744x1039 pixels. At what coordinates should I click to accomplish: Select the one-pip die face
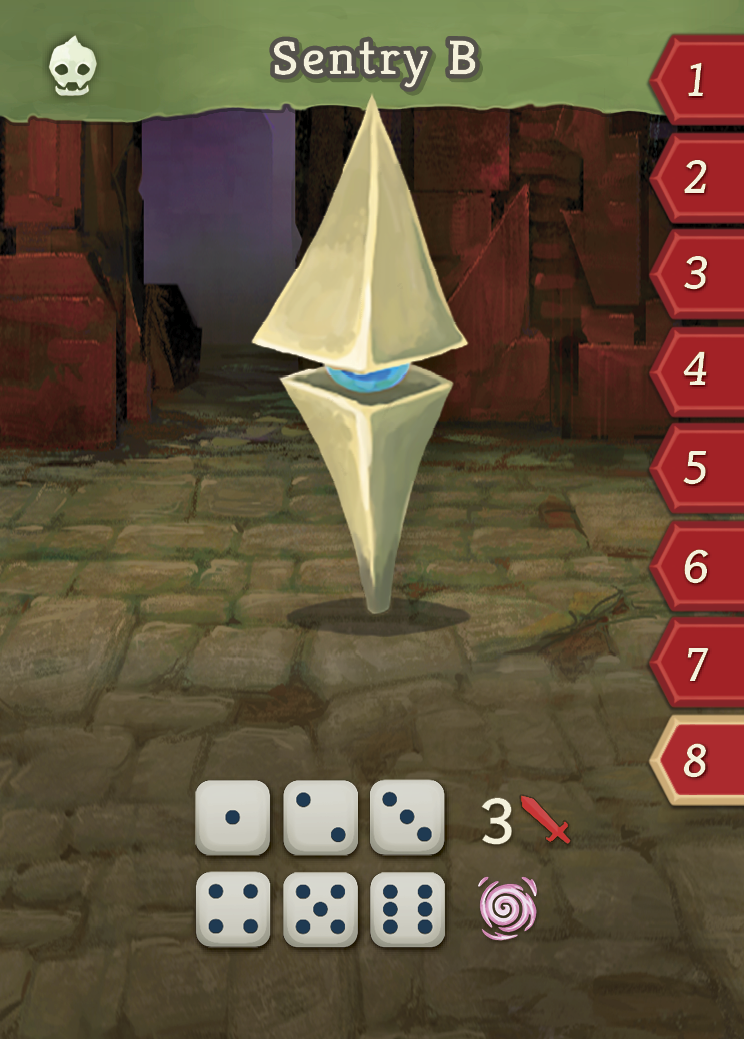(232, 817)
